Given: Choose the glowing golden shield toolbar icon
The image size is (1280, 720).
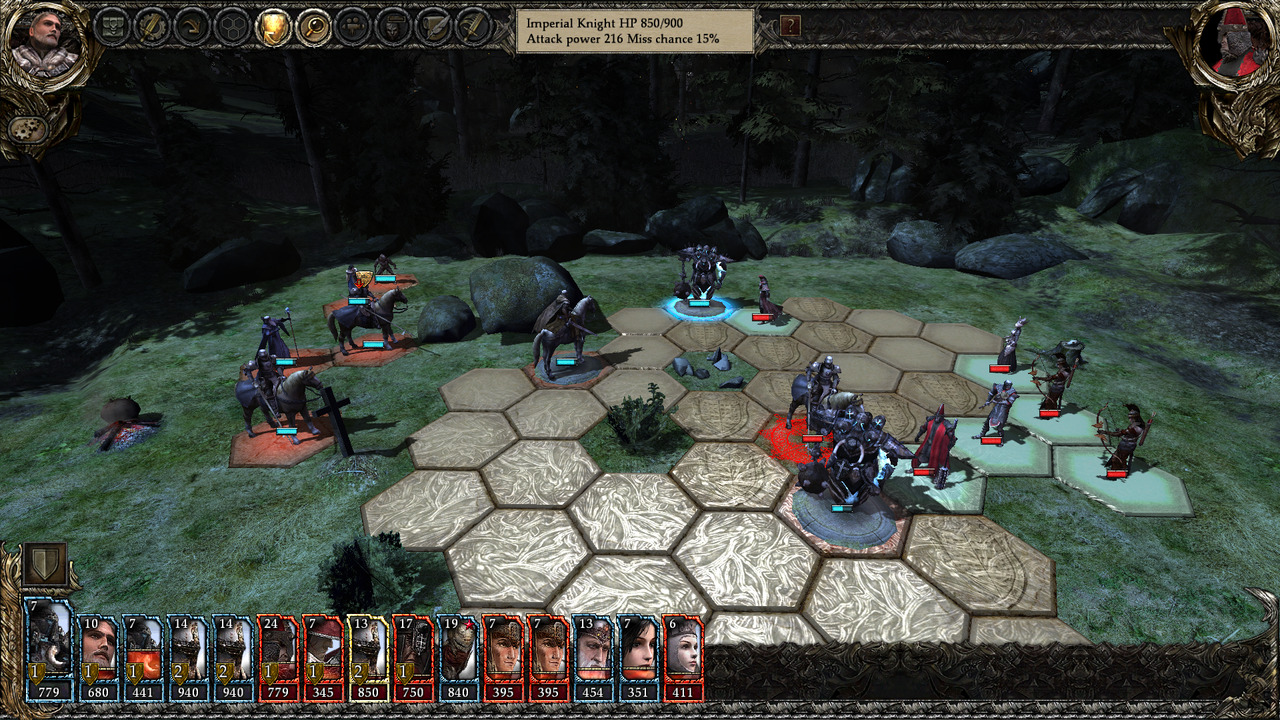Looking at the screenshot, I should coord(272,27).
